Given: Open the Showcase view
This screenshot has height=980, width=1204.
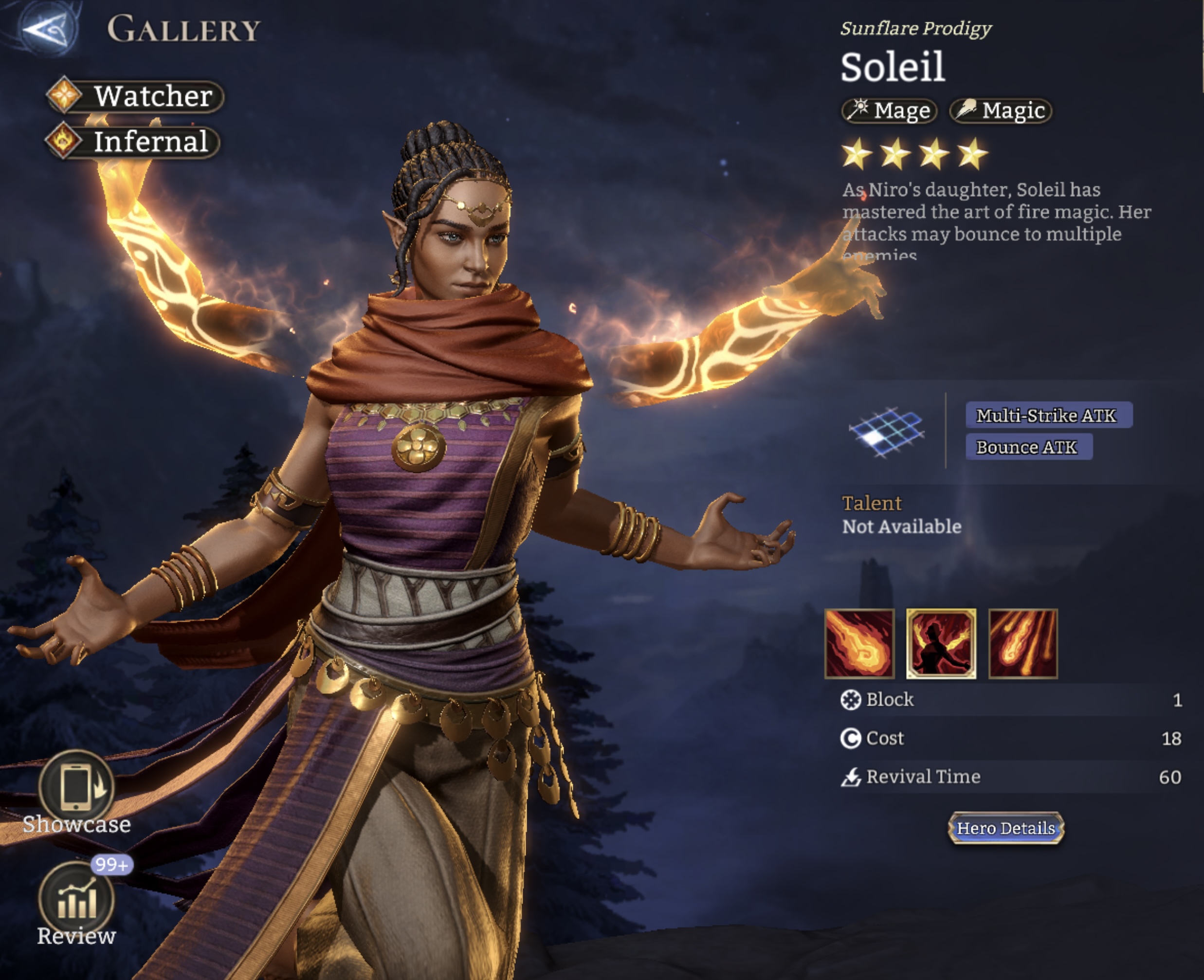Looking at the screenshot, I should click(77, 787).
